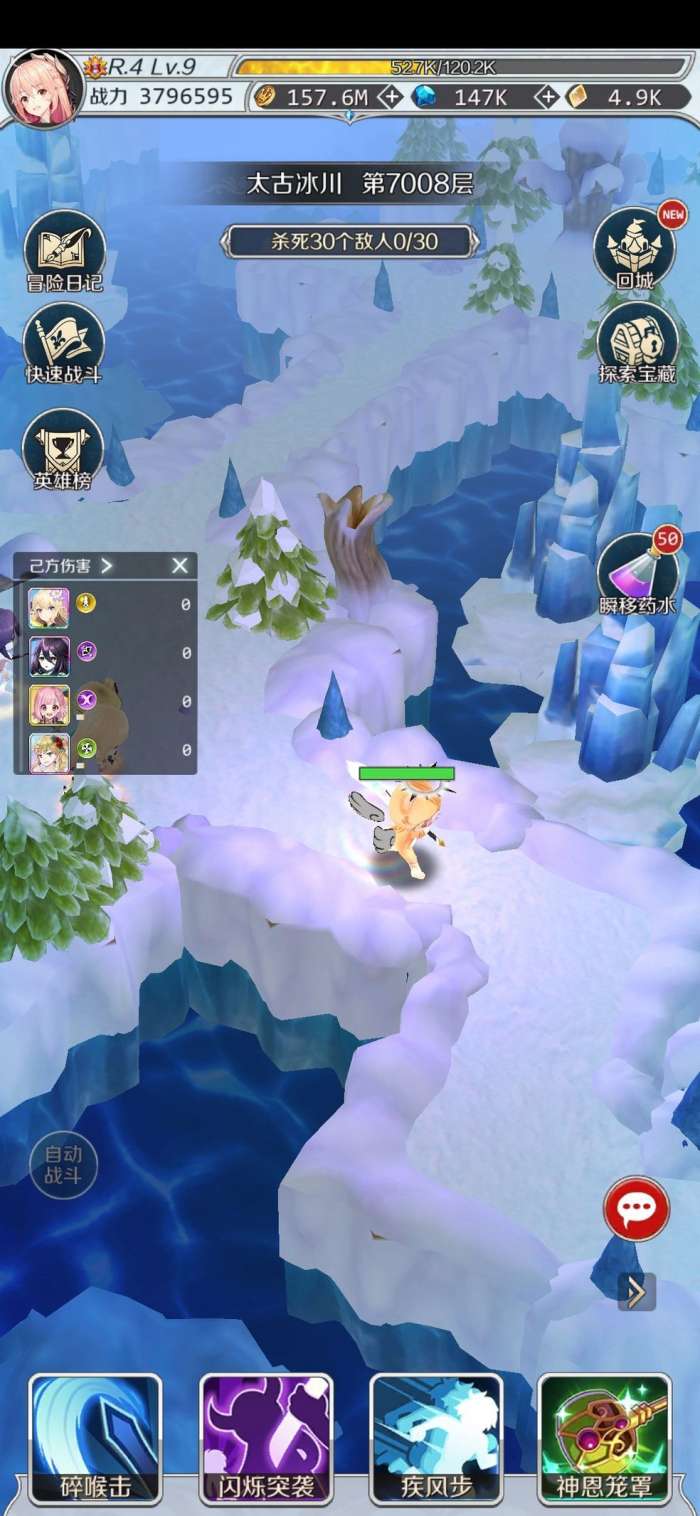Add more blue gems with the plus button
This screenshot has height=1516, width=700.
click(547, 97)
